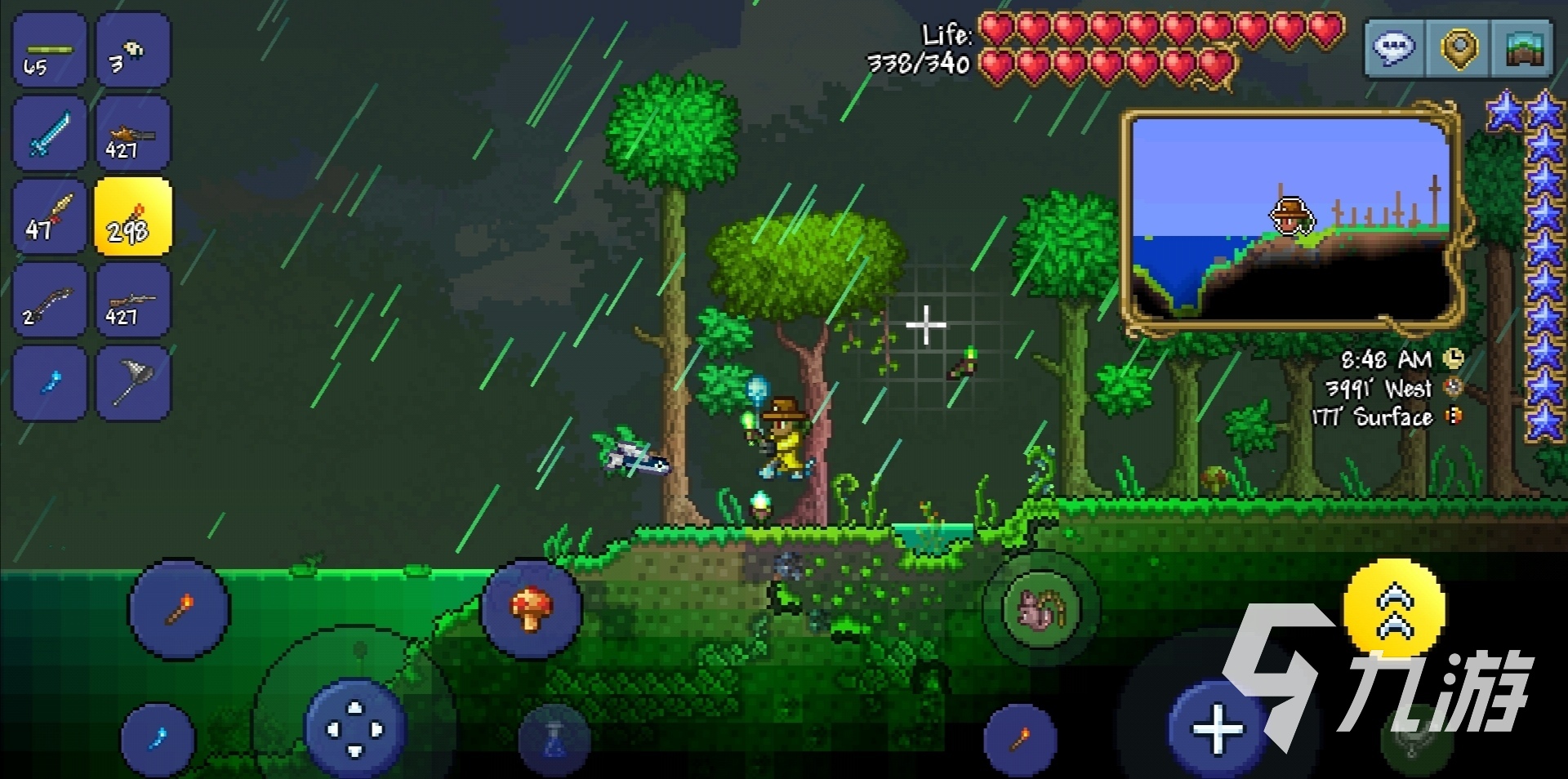Viewport: 1568px width, 779px height.
Task: Select the dark bow slot with 2
Action: (x=49, y=300)
